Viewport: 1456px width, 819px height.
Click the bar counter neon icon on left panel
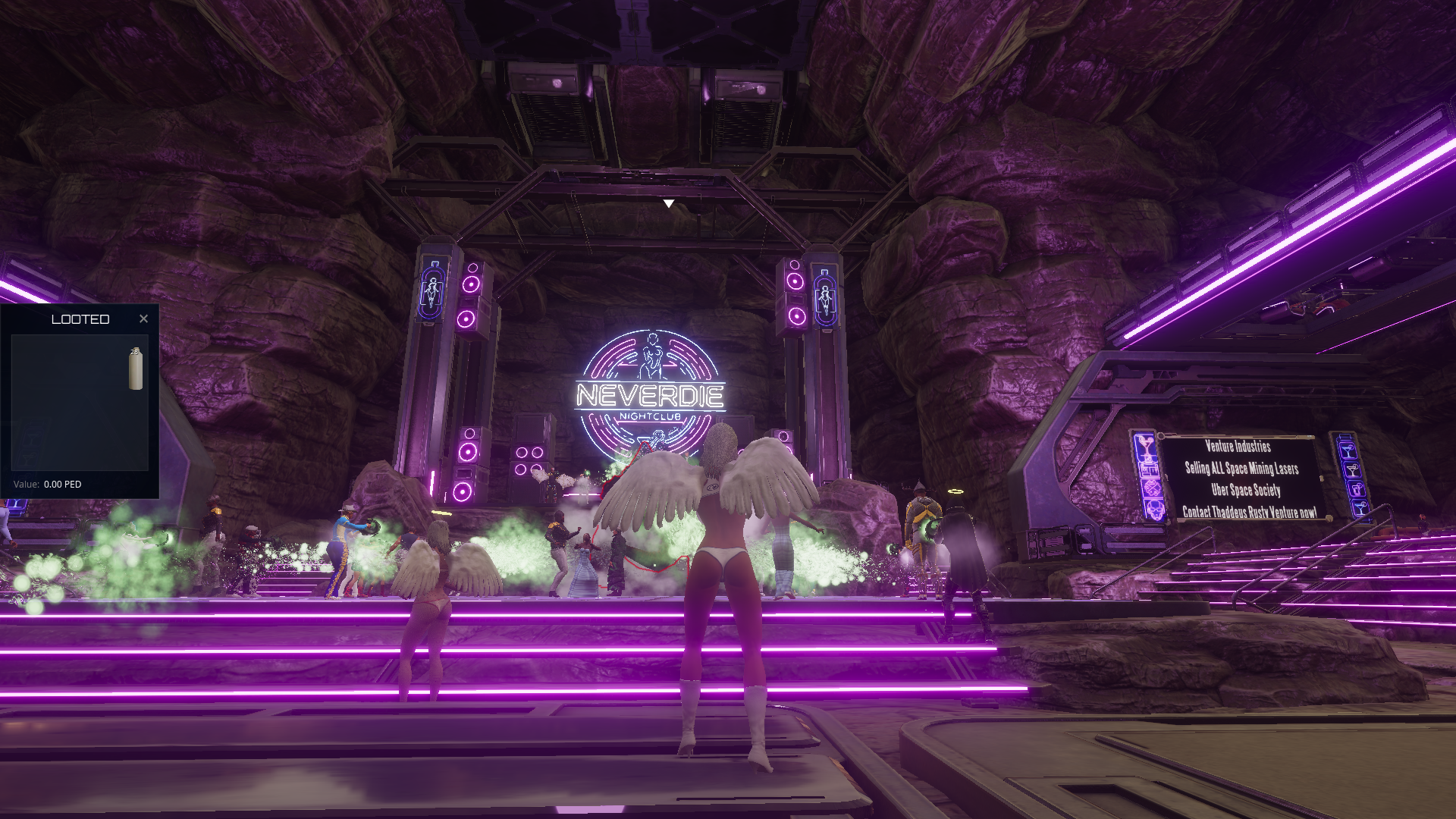click(x=1149, y=469)
